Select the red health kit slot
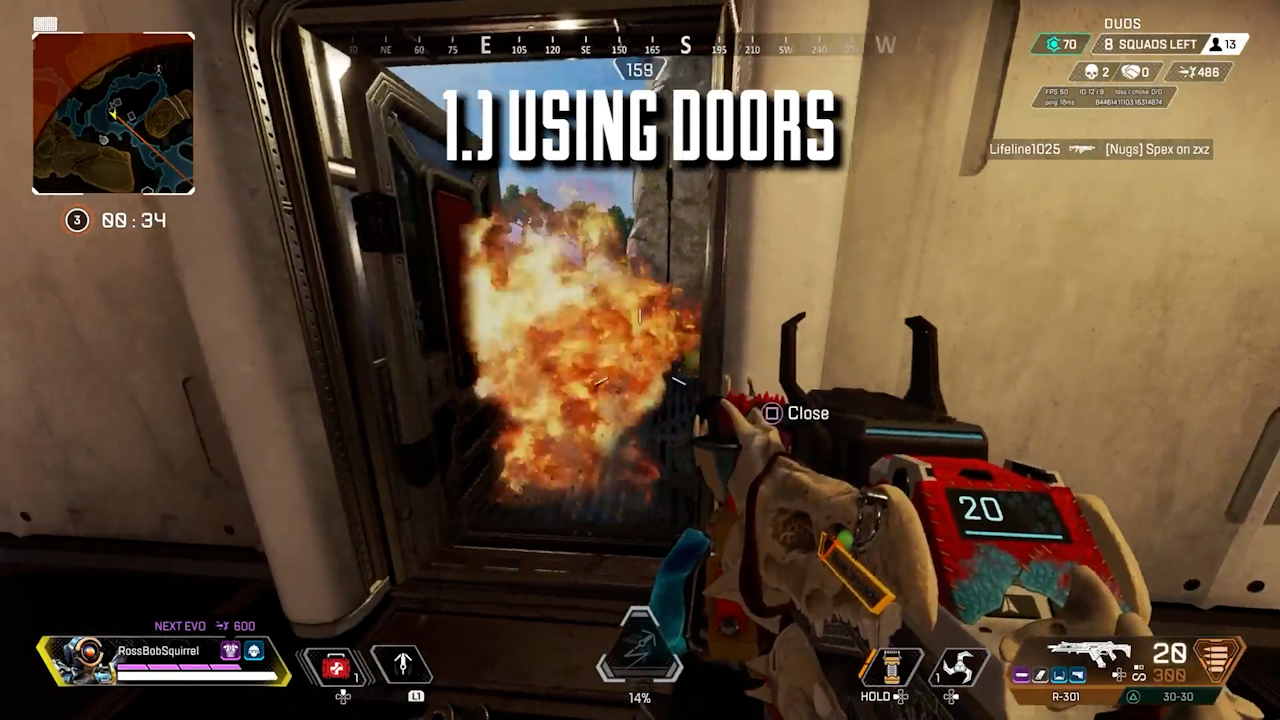 336,667
